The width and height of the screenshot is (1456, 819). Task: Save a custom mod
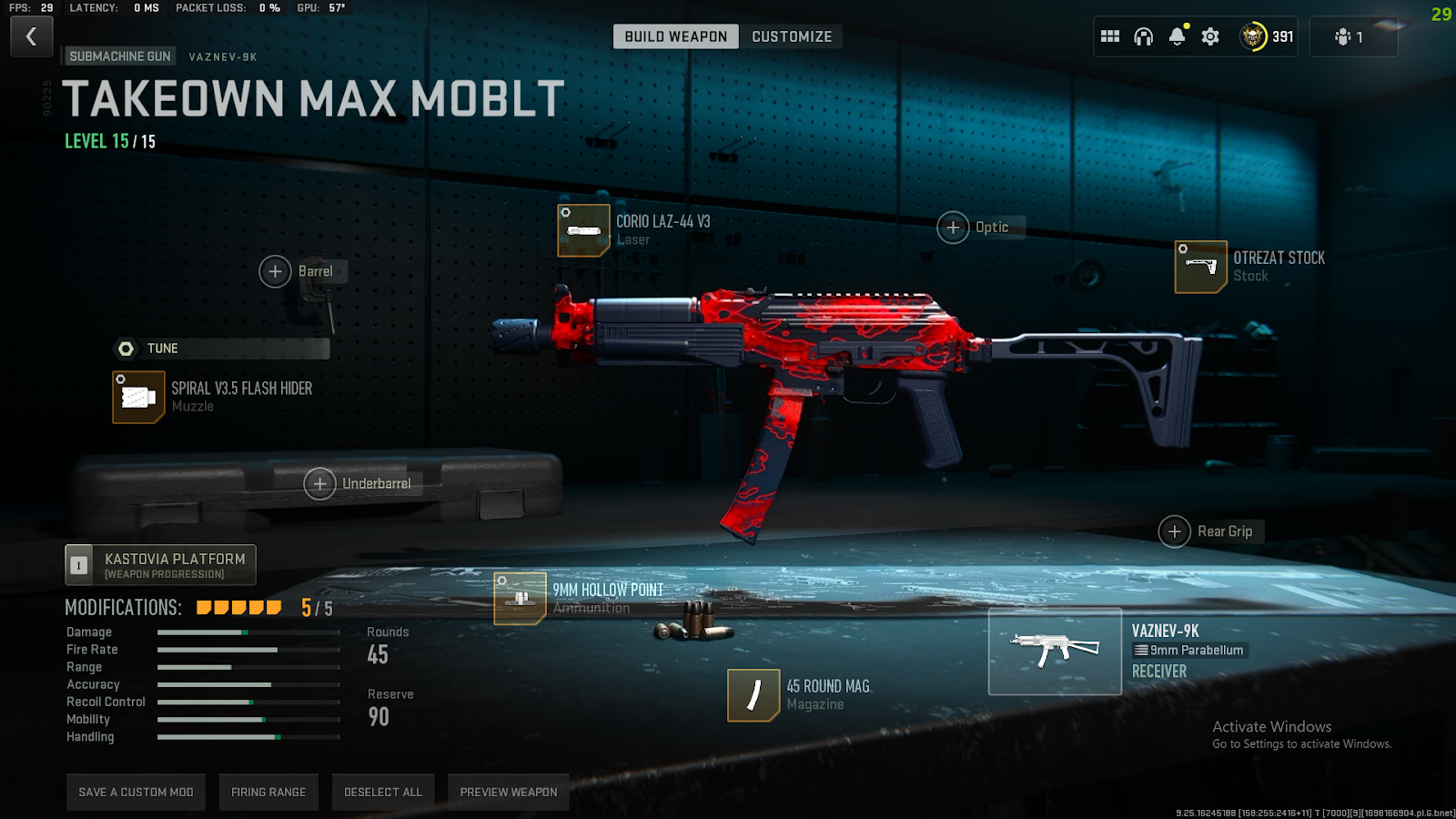(x=136, y=792)
